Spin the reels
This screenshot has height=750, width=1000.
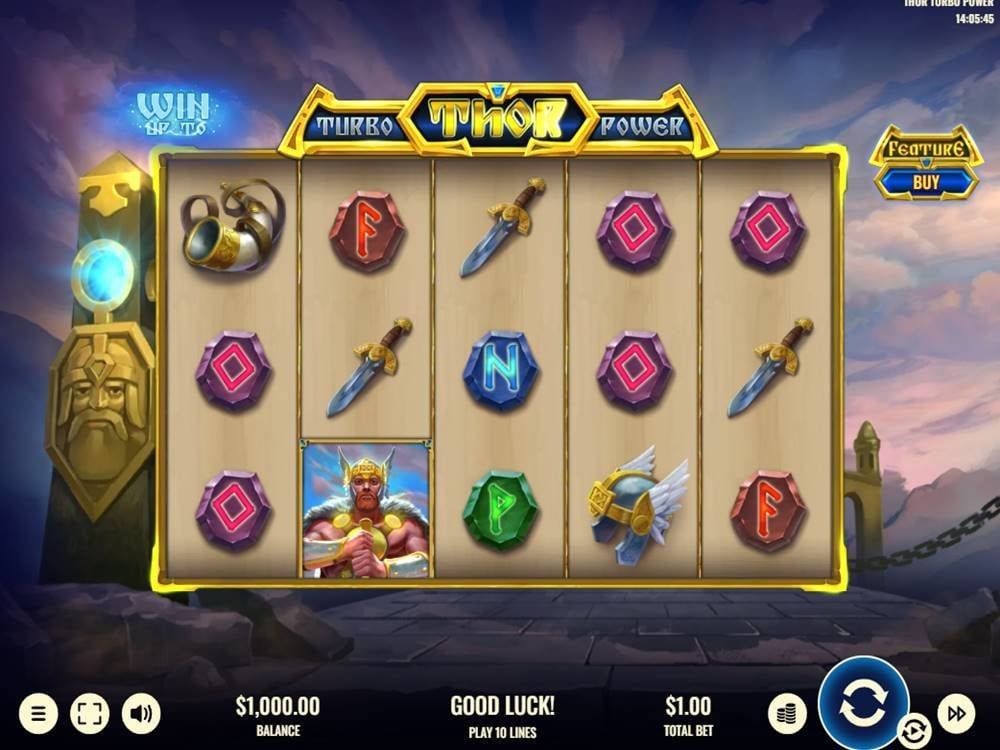click(x=862, y=703)
